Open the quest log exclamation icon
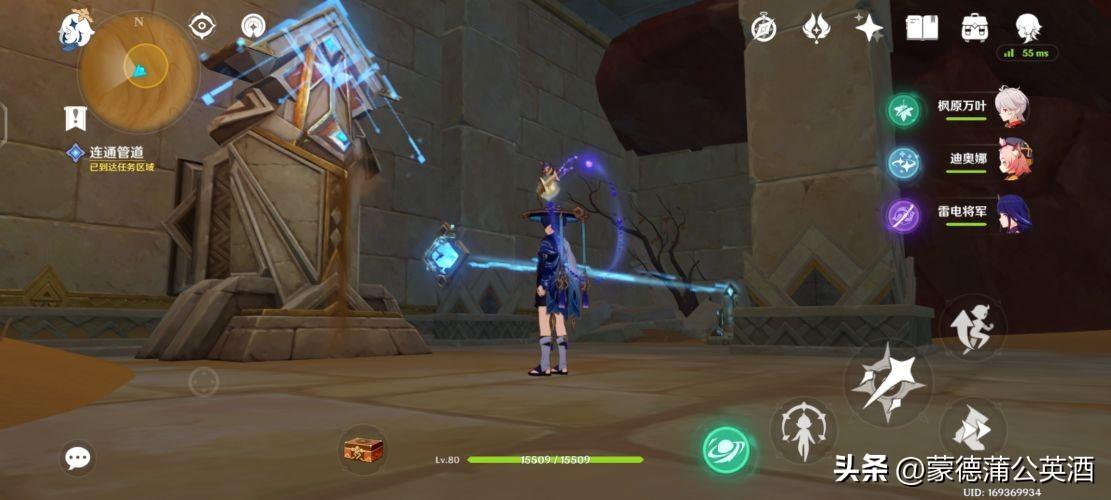The height and width of the screenshot is (500, 1111). click(75, 118)
